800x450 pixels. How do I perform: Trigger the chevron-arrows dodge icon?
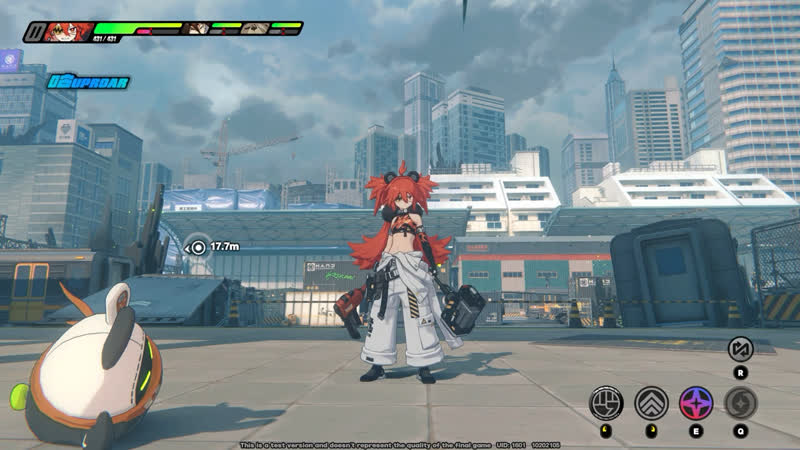tap(651, 402)
